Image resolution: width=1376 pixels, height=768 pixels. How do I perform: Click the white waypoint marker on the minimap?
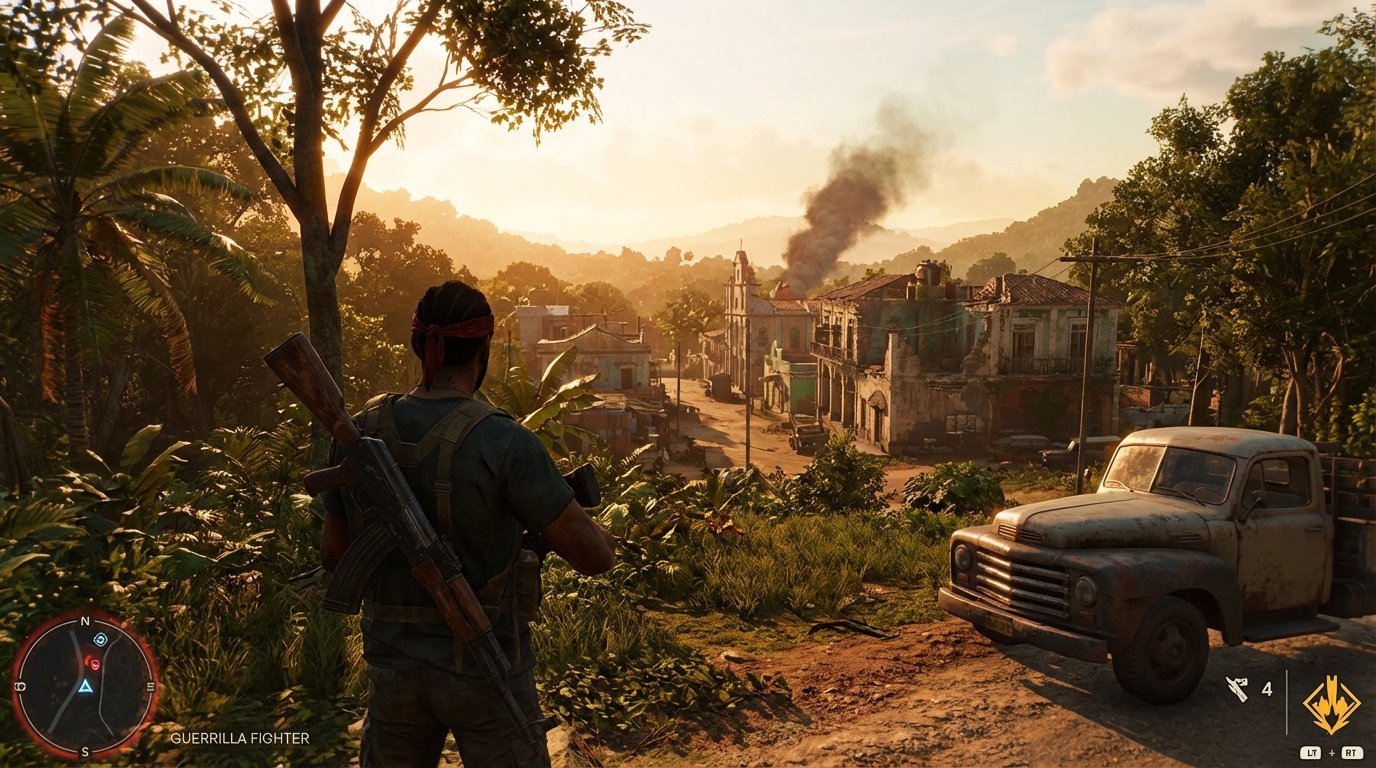point(100,639)
